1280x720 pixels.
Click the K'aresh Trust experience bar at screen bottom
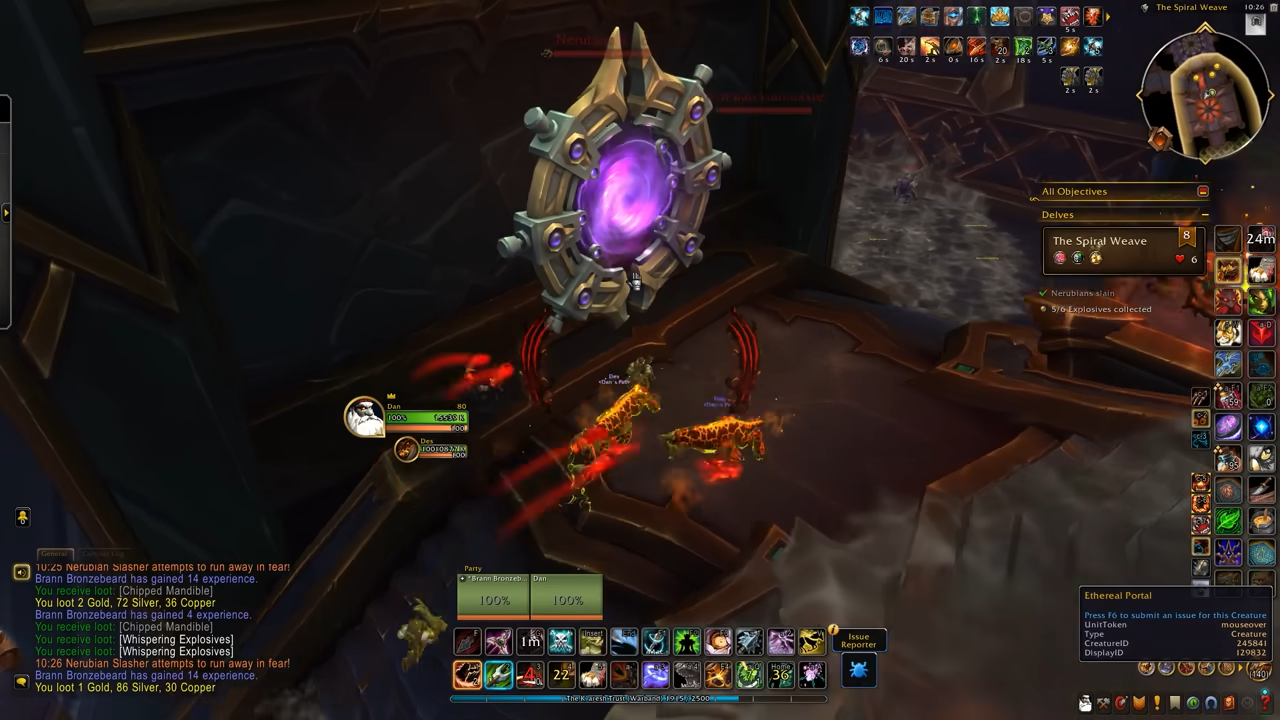[x=640, y=700]
